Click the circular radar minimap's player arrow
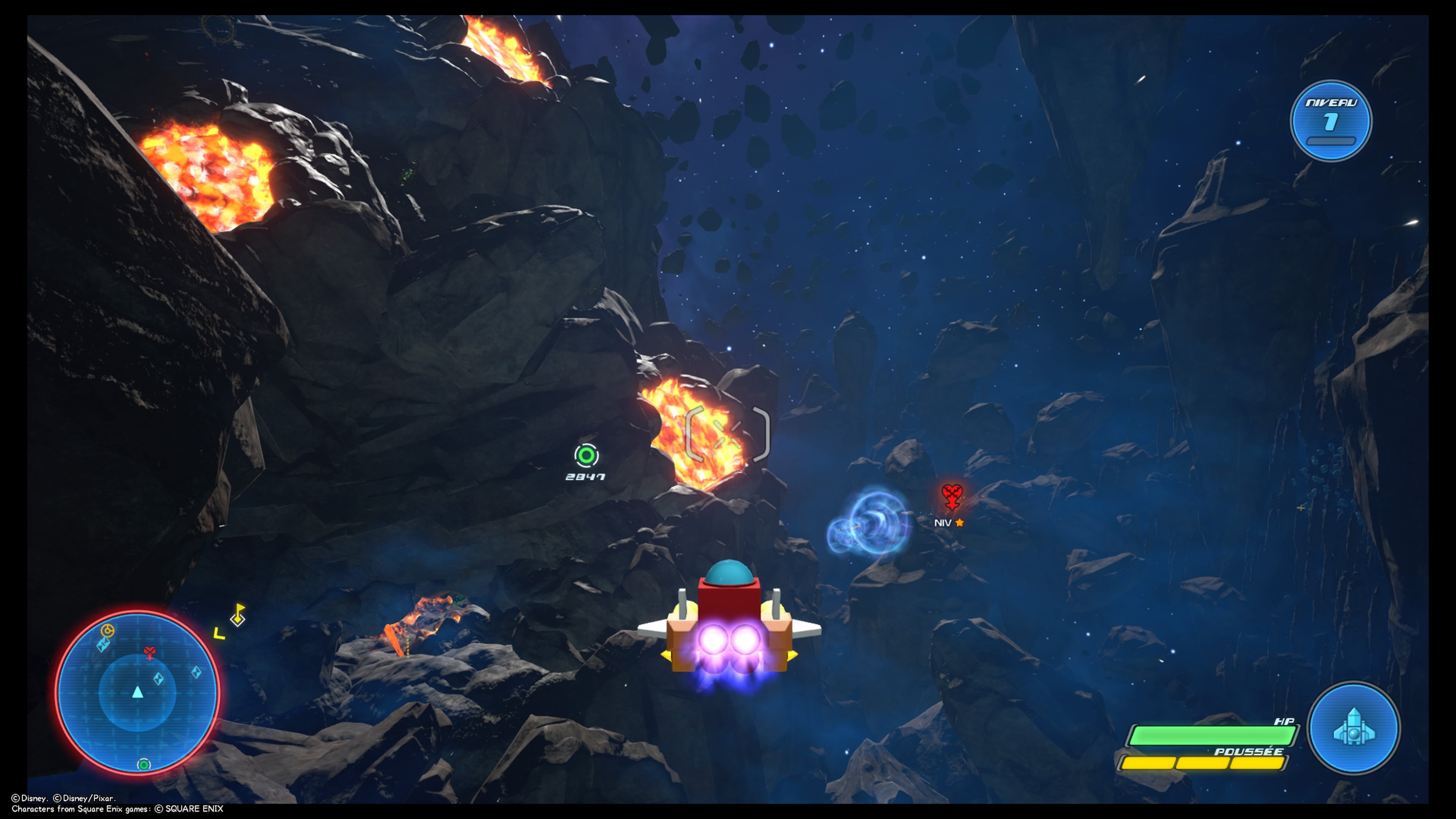The width and height of the screenshot is (1456, 819). click(x=137, y=692)
